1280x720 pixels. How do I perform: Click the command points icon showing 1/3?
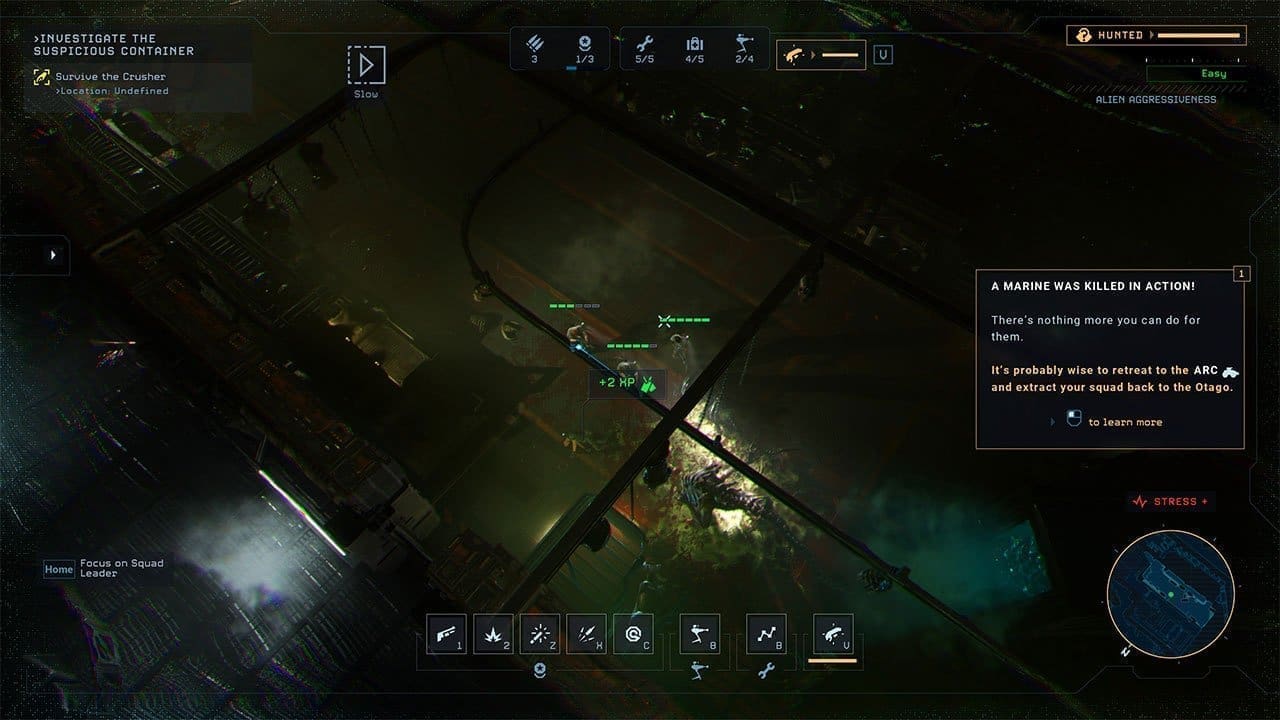pos(584,45)
